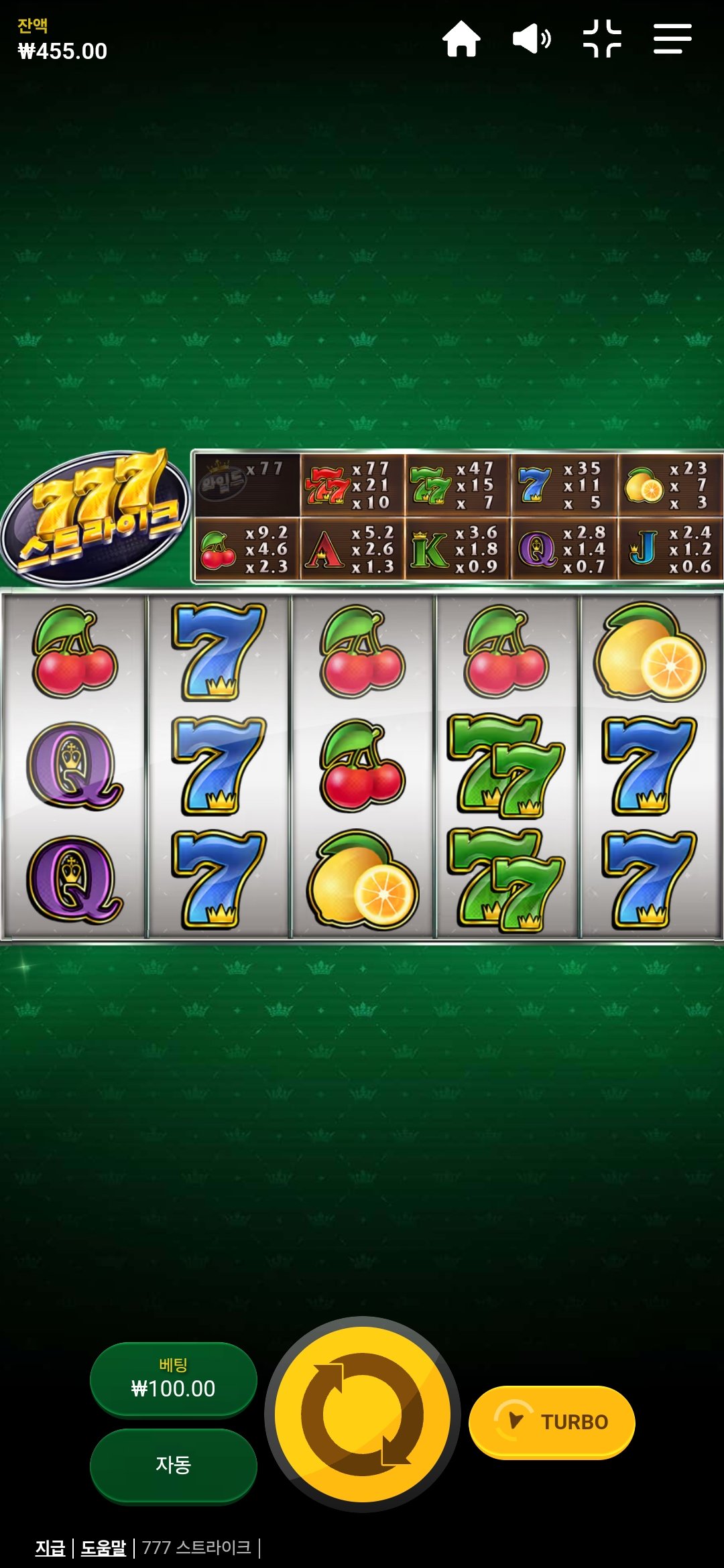724x1568 pixels.
Task: Toggle the sound speaker icon
Action: click(x=532, y=39)
